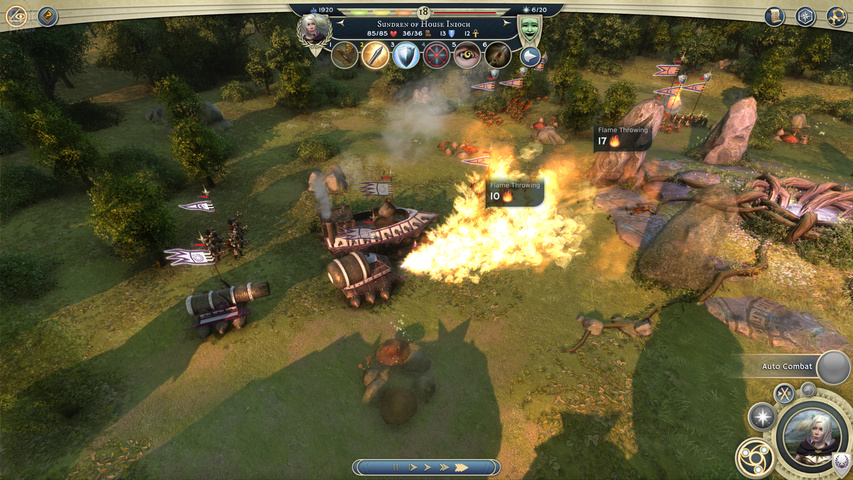This screenshot has width=853, height=480.
Task: Click the round gold icon beside the eye
Action: (47, 16)
